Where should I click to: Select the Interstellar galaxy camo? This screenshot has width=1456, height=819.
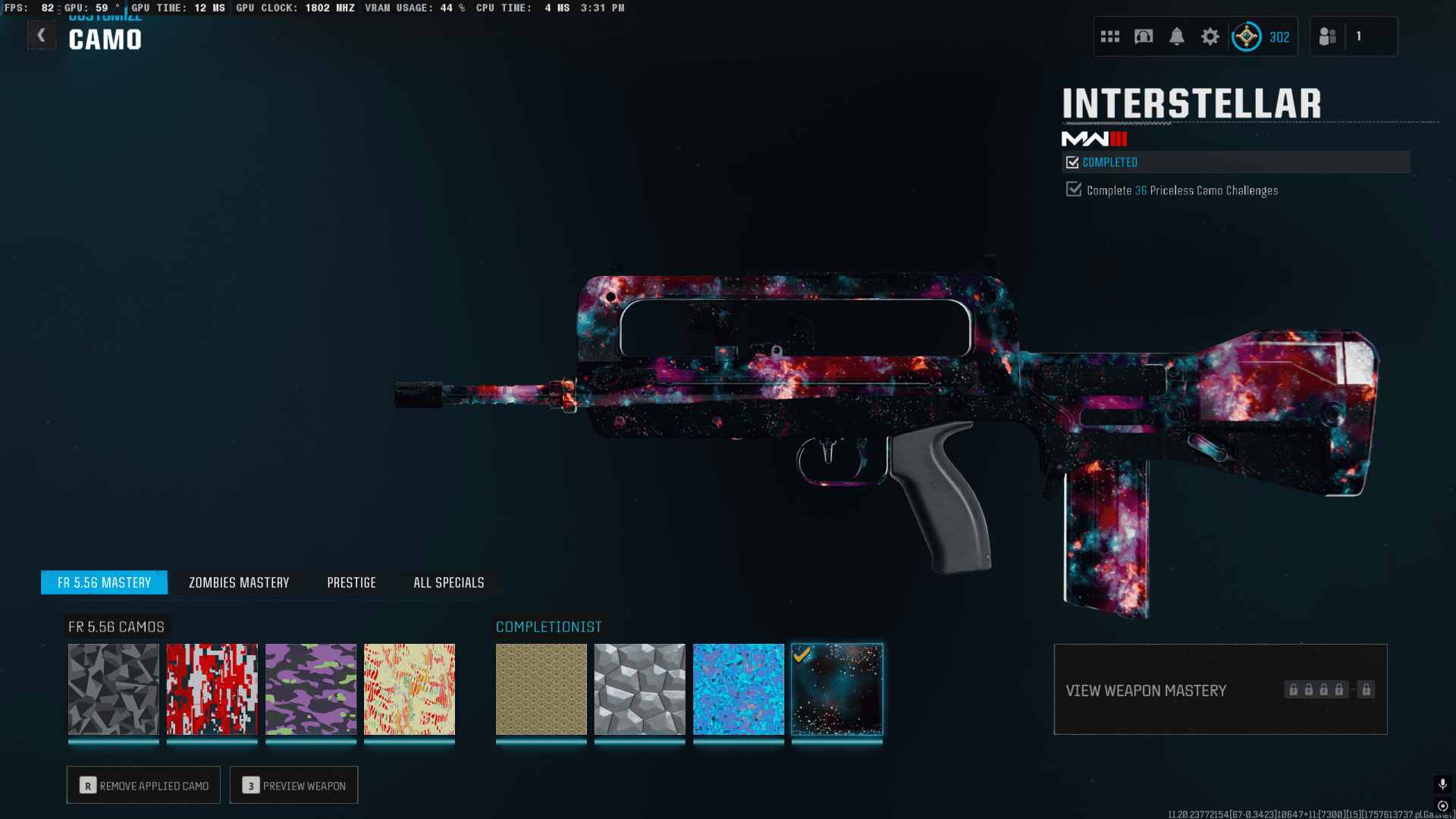click(837, 689)
